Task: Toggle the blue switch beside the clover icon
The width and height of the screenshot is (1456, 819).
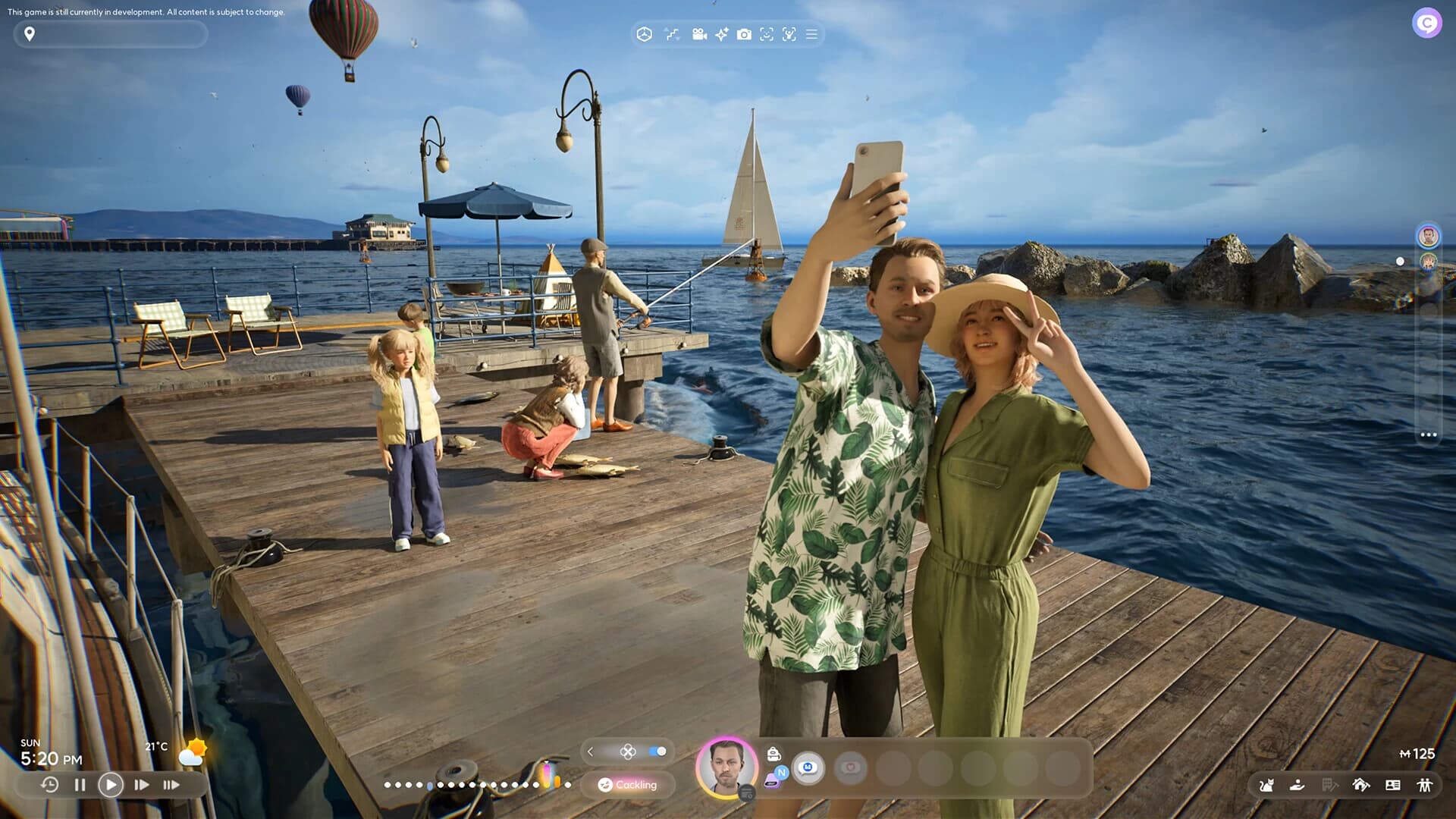Action: pyautogui.click(x=657, y=752)
